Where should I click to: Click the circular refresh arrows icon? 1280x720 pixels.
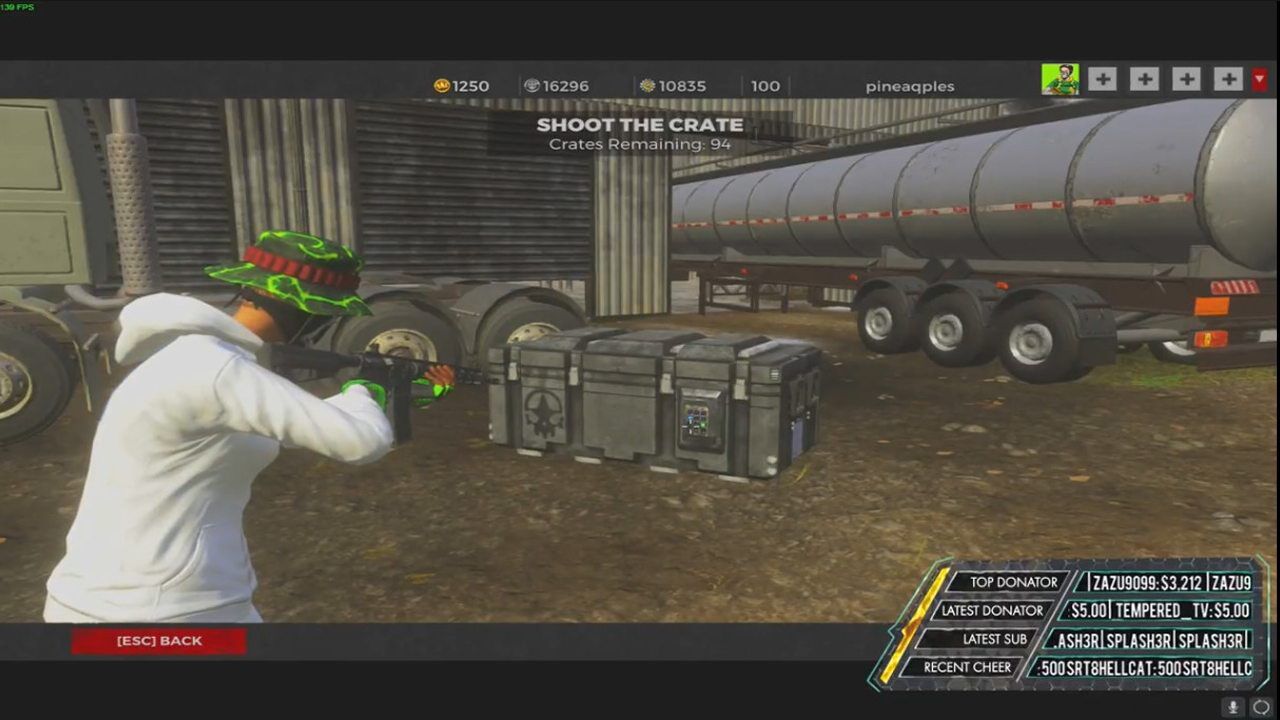click(1262, 707)
